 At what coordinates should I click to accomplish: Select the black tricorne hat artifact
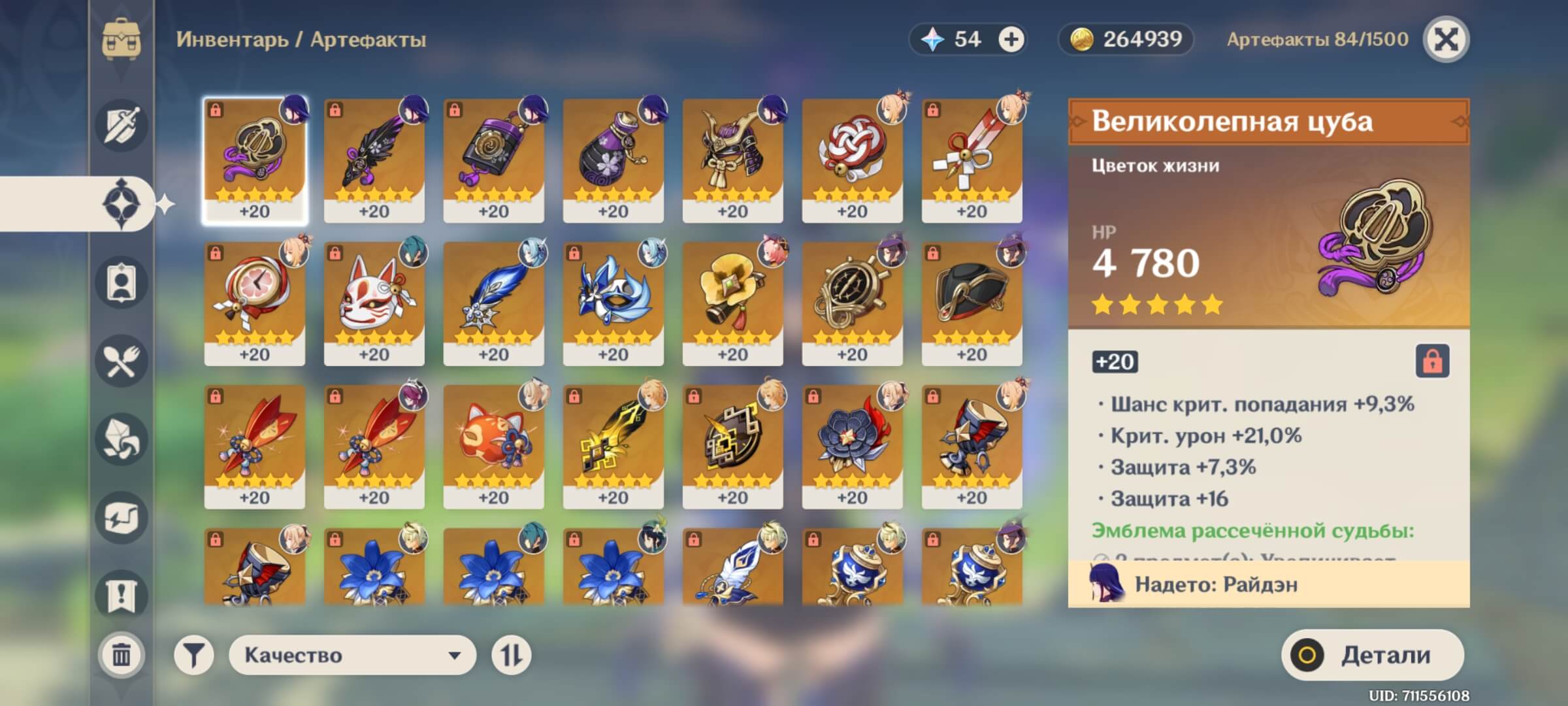pos(972,303)
